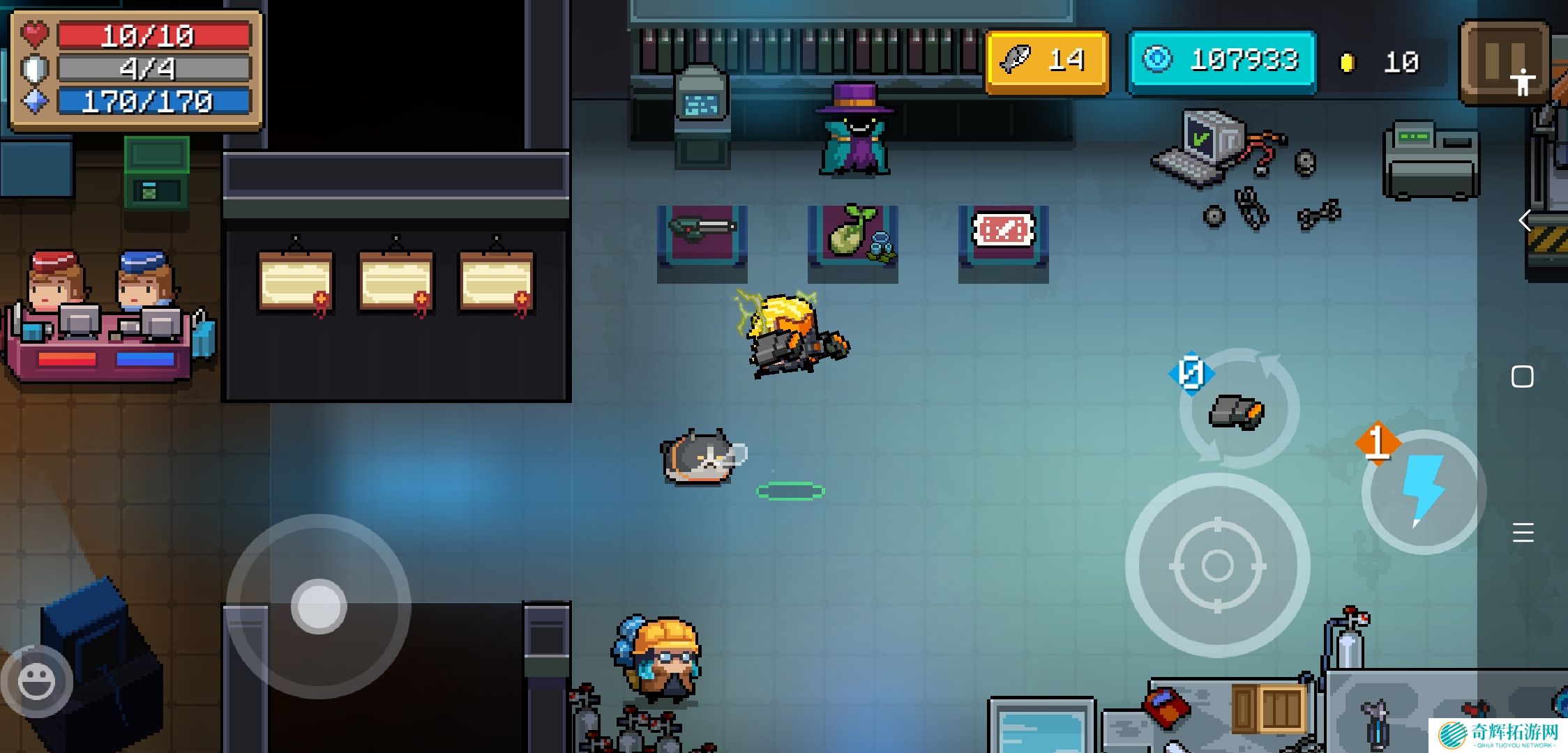Screen dimensions: 1568x753
Task: Open the smiley emote button
Action: pos(36,681)
